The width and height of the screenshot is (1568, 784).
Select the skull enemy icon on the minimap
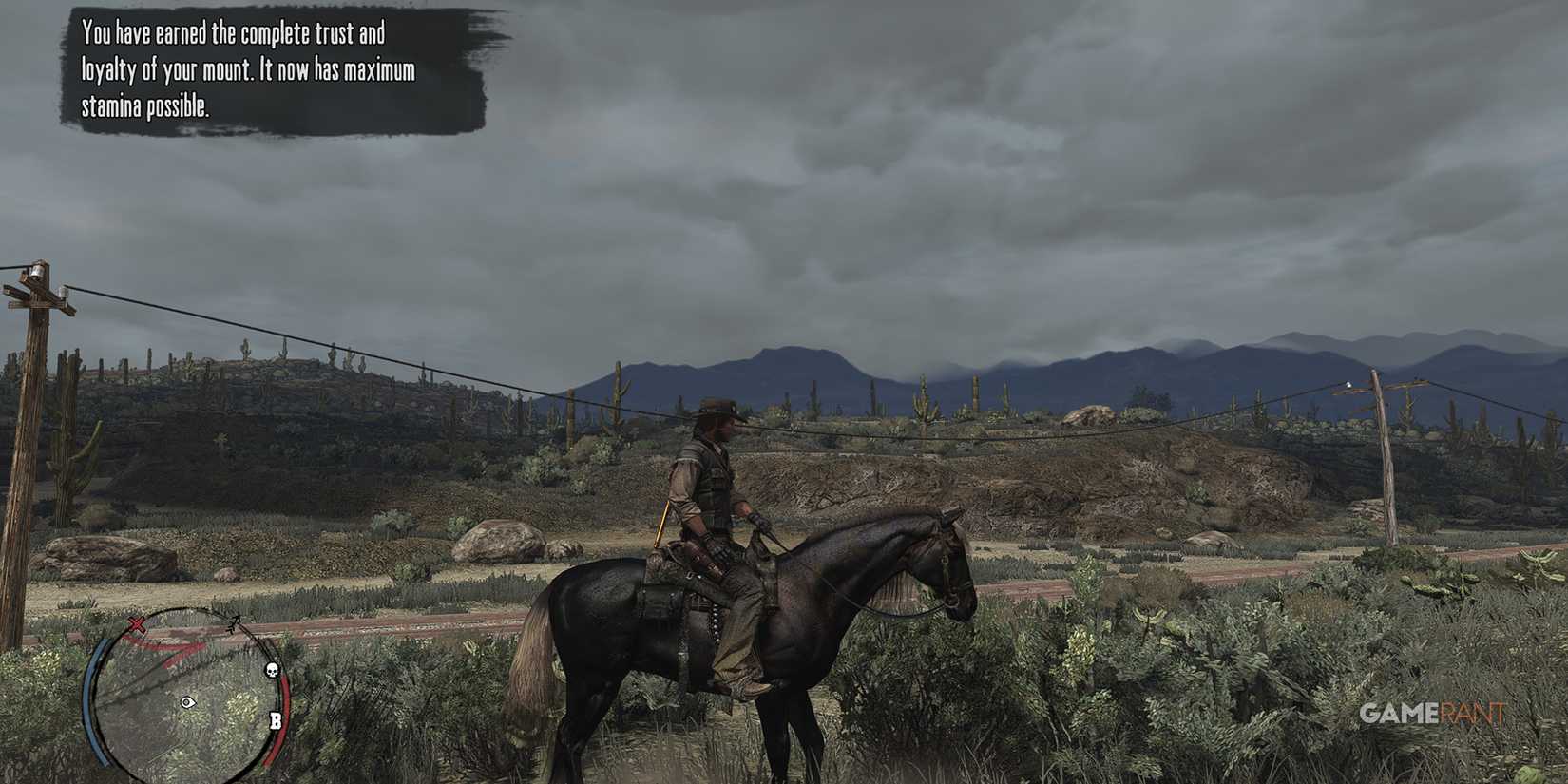273,669
